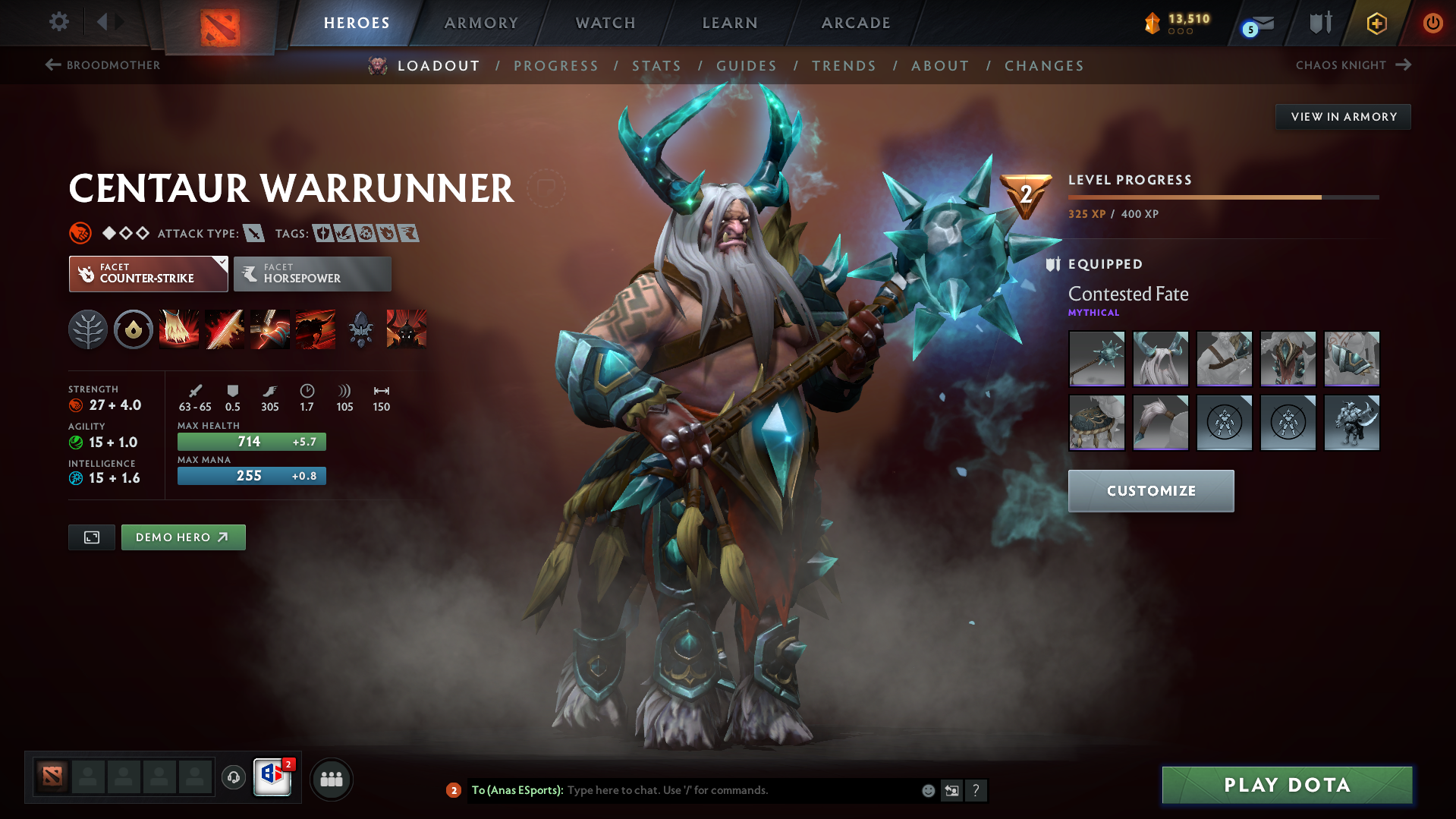
Task: Open the ARMORY menu
Action: [x=481, y=23]
